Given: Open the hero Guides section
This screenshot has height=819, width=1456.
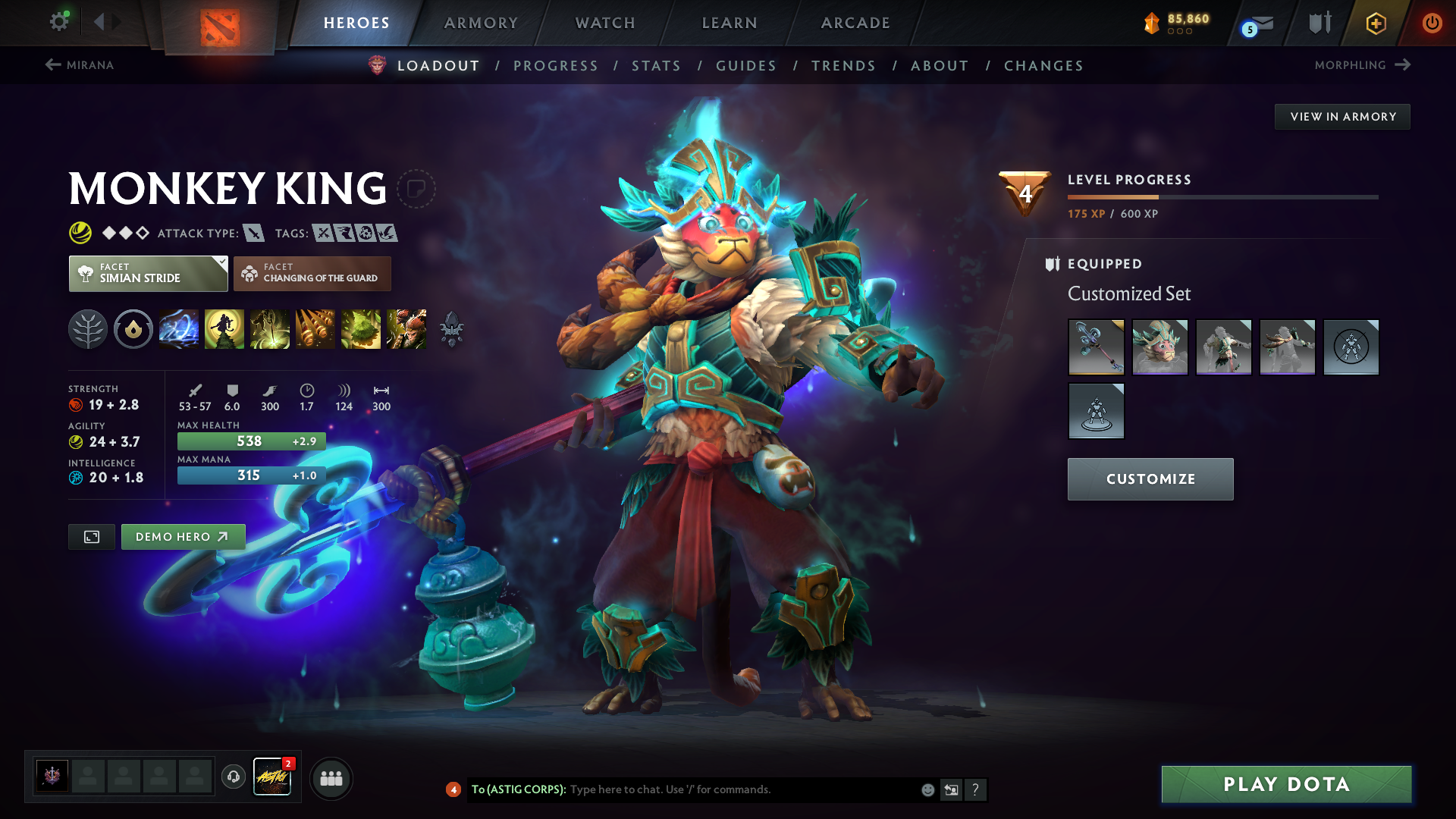Looking at the screenshot, I should coord(746,66).
